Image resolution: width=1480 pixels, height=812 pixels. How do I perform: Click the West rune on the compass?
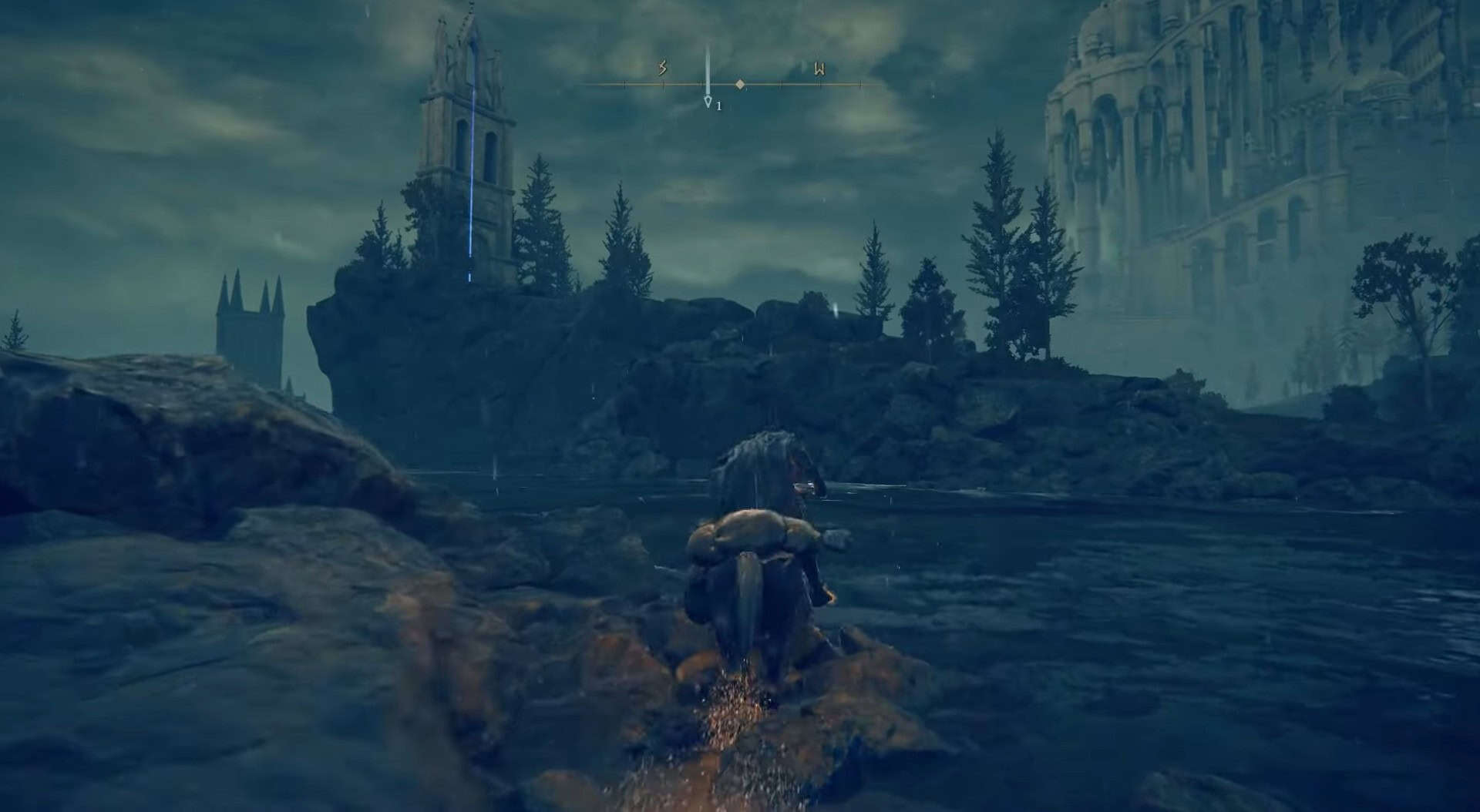pyautogui.click(x=819, y=69)
